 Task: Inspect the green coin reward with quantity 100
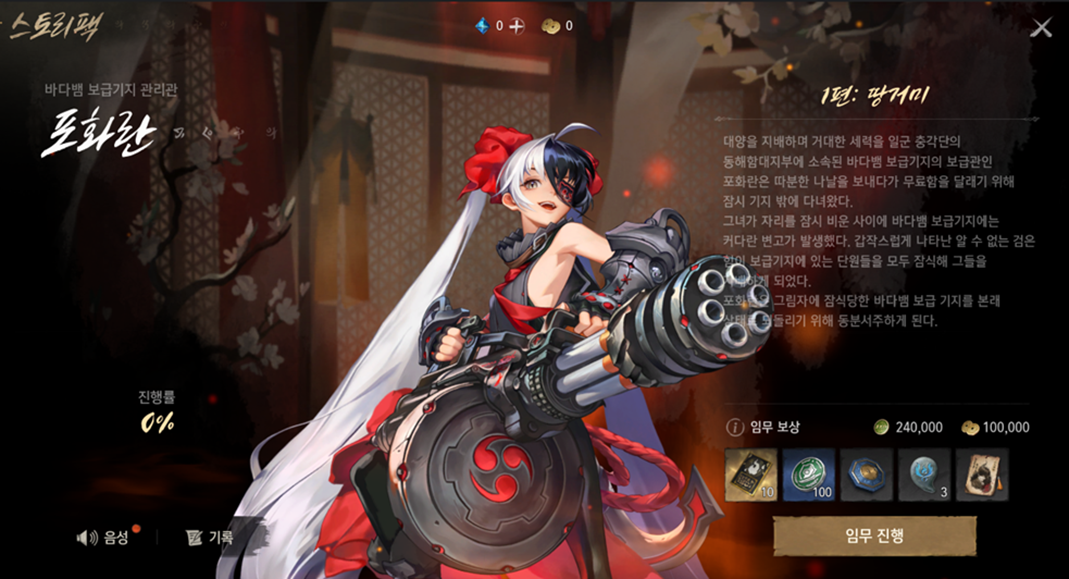[x=809, y=474]
